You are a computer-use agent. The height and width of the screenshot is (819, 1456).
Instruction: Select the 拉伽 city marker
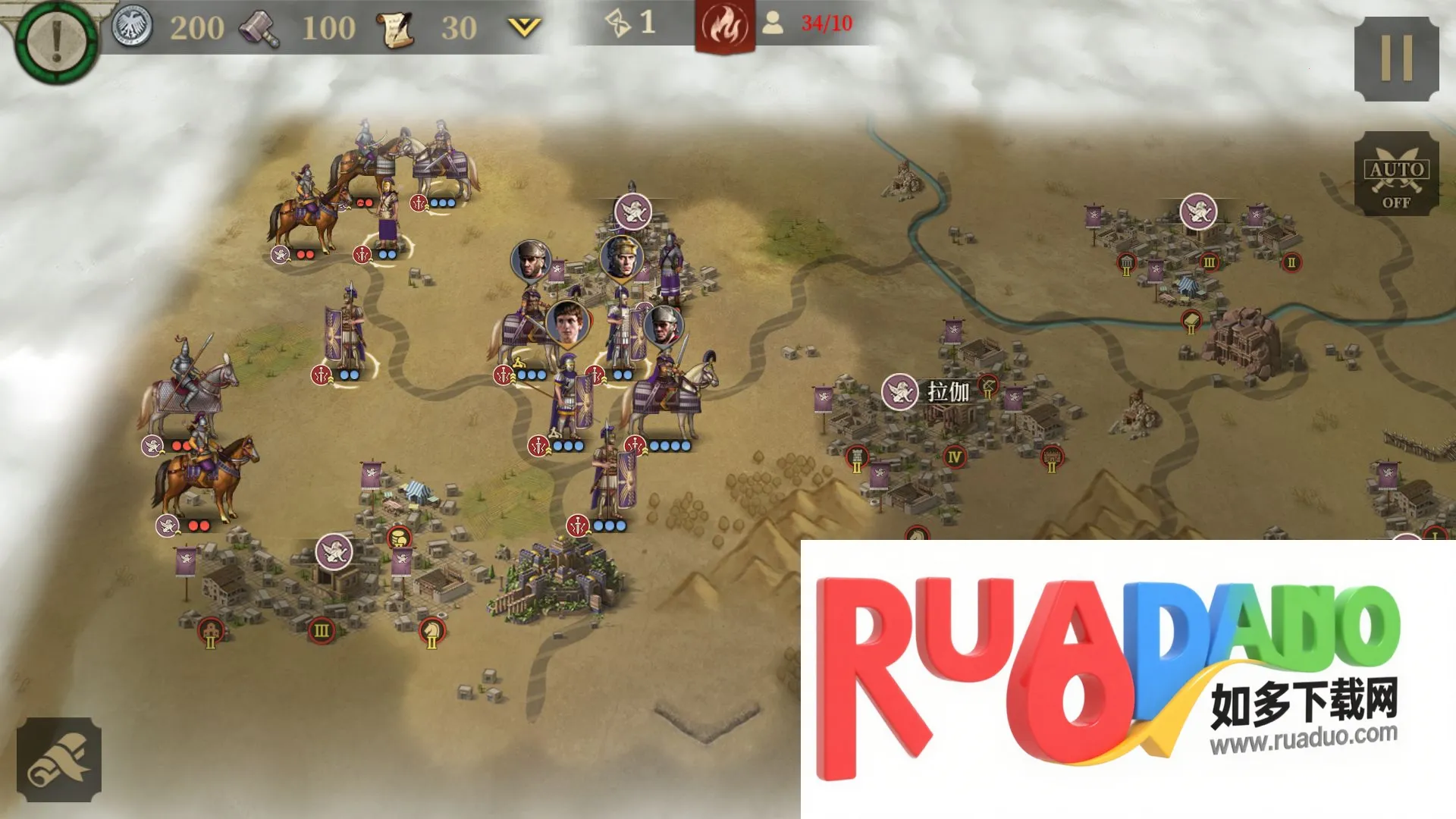(900, 392)
